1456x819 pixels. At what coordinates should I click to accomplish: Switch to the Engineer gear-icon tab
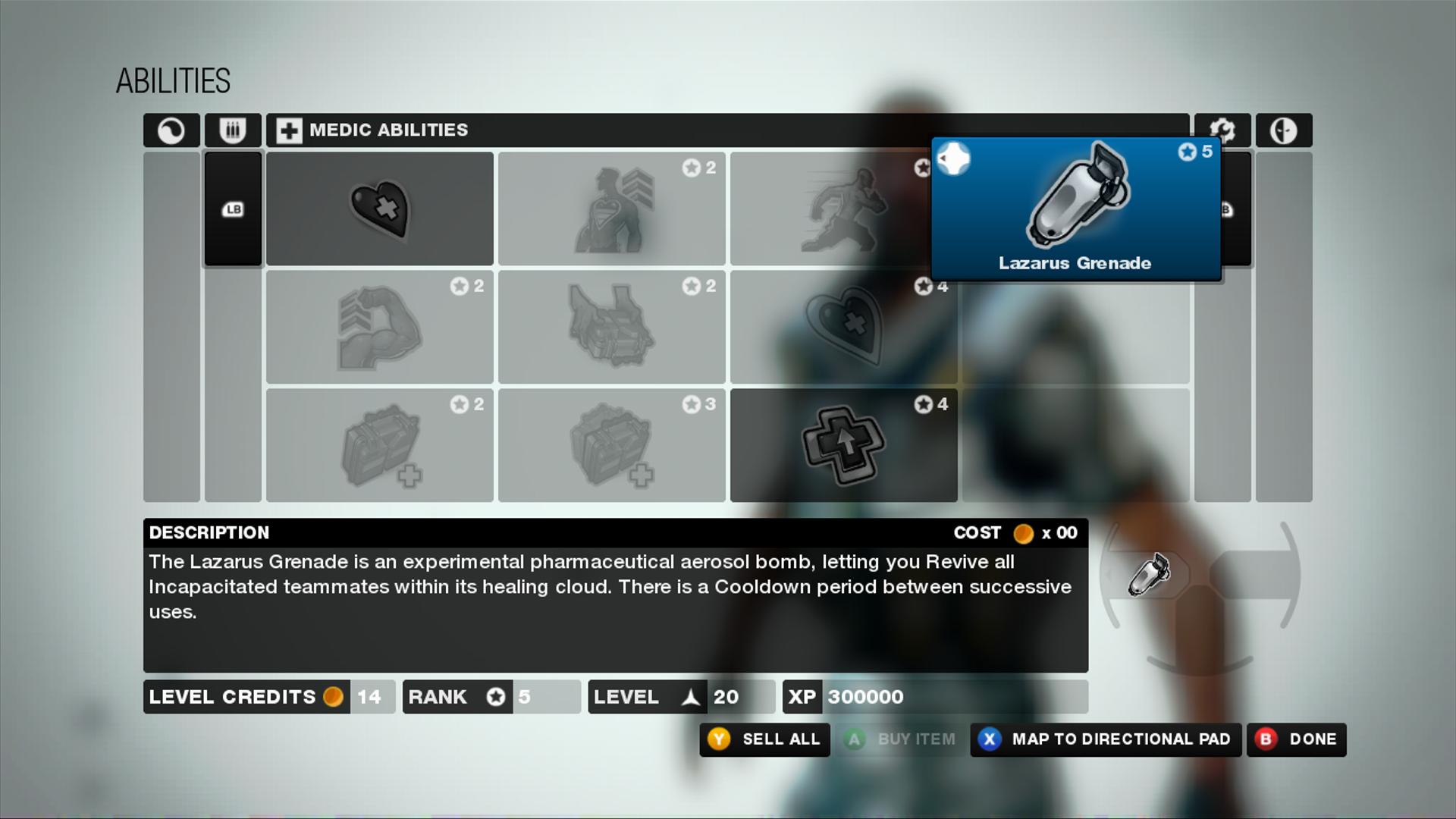[x=1222, y=130]
